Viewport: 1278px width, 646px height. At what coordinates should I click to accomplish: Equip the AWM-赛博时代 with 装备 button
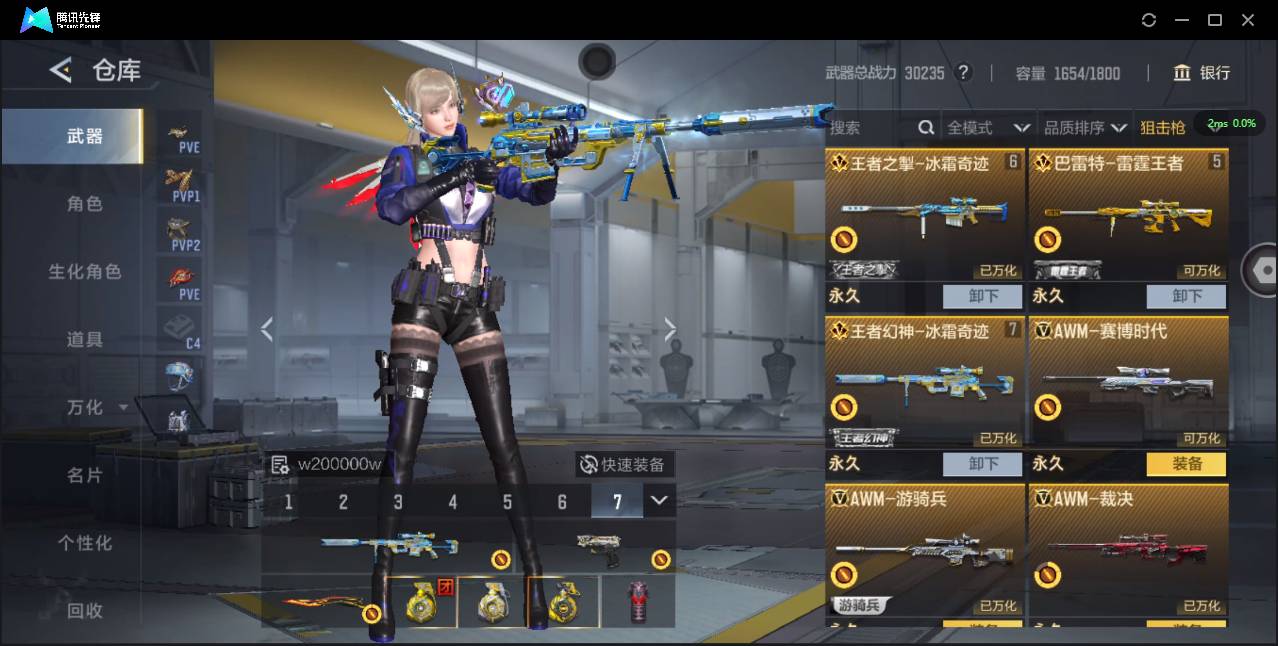point(1186,464)
